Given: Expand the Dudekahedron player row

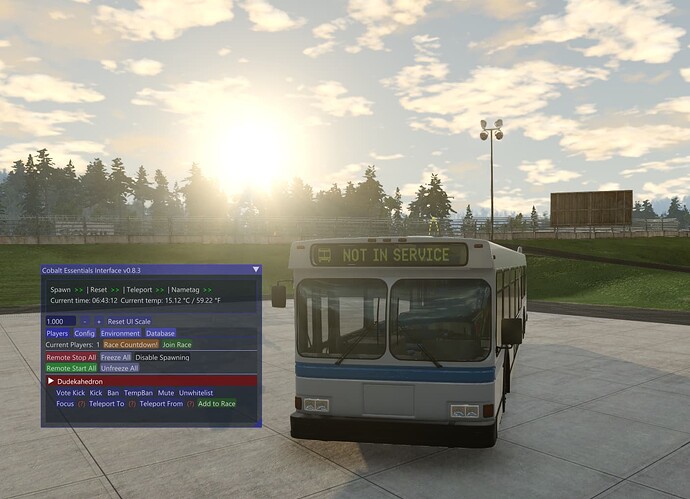Looking at the screenshot, I should (x=50, y=381).
